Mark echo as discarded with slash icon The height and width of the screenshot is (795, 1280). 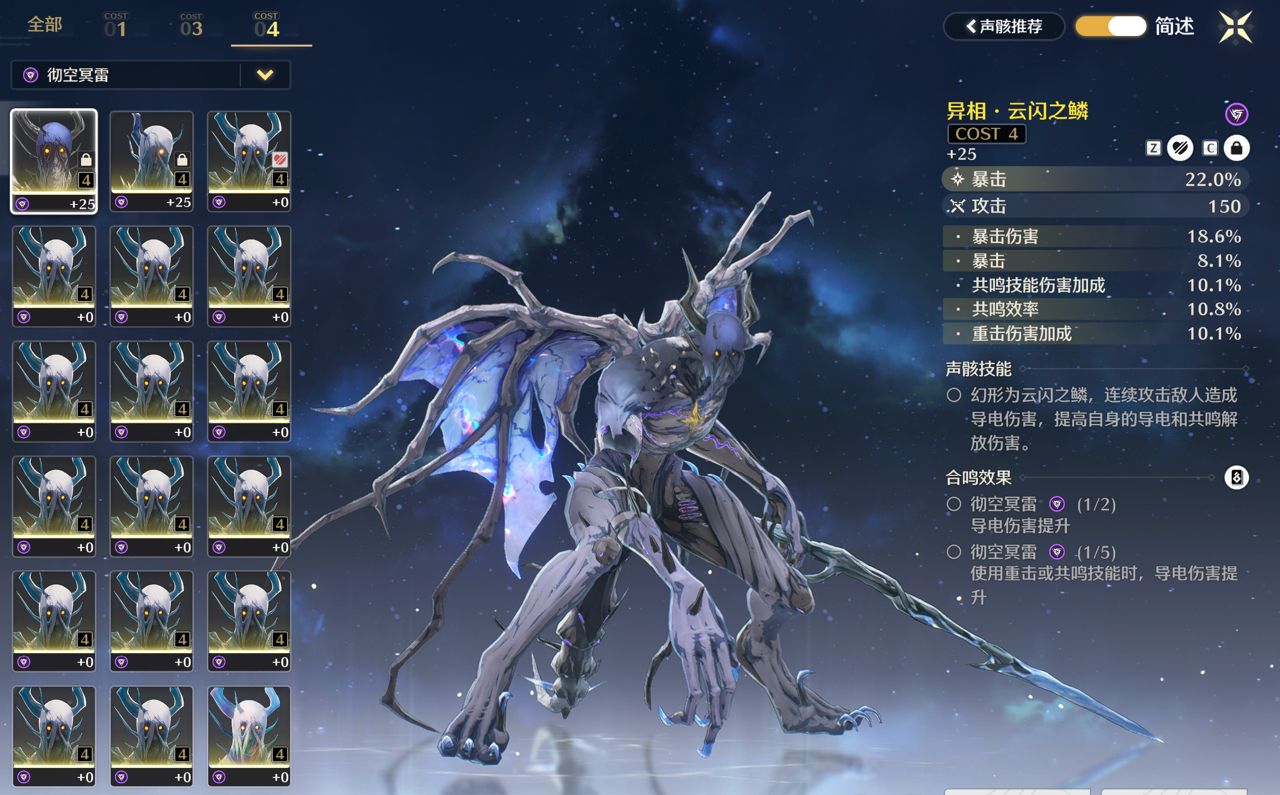[1181, 148]
